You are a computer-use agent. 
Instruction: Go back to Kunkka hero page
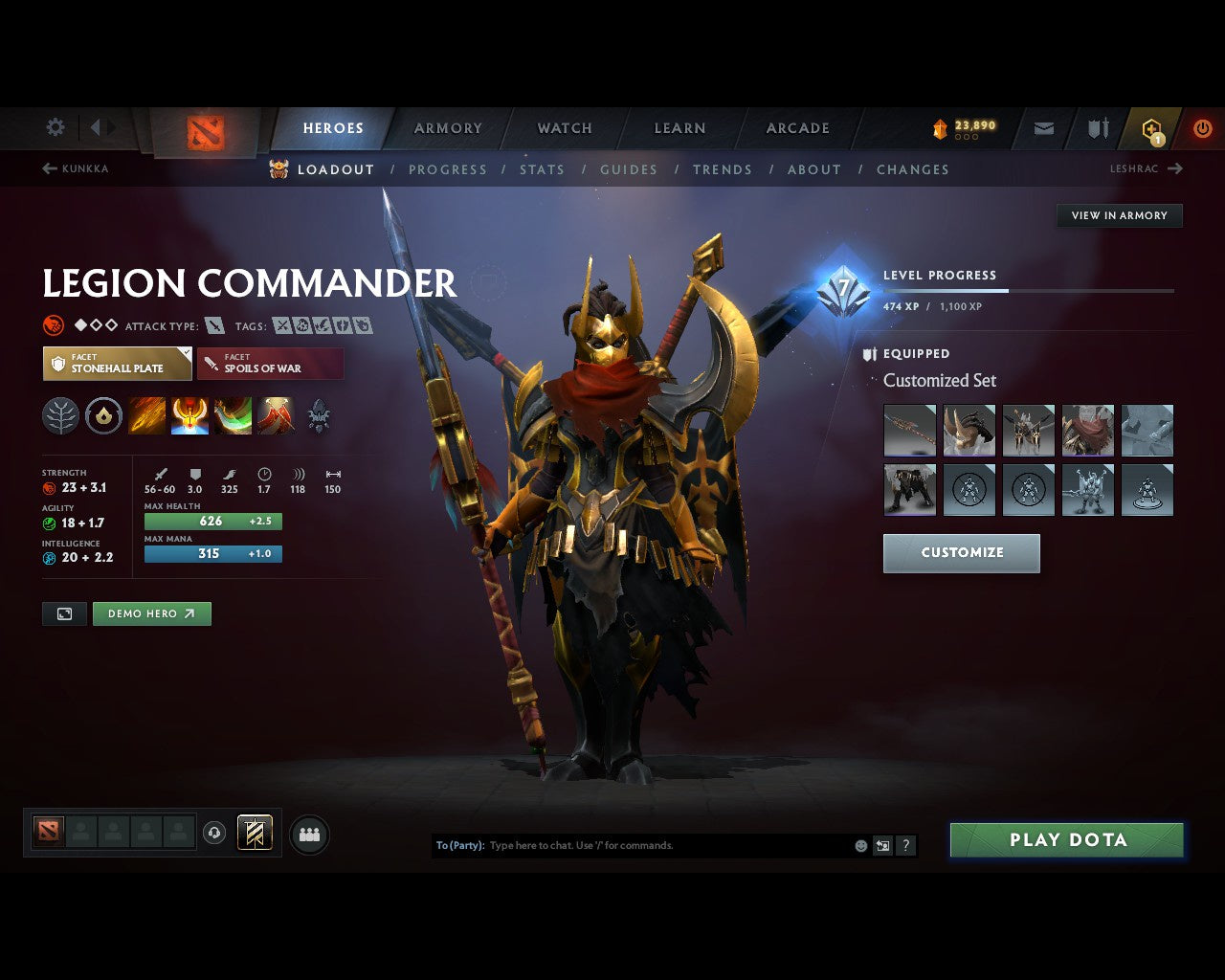pyautogui.click(x=76, y=168)
